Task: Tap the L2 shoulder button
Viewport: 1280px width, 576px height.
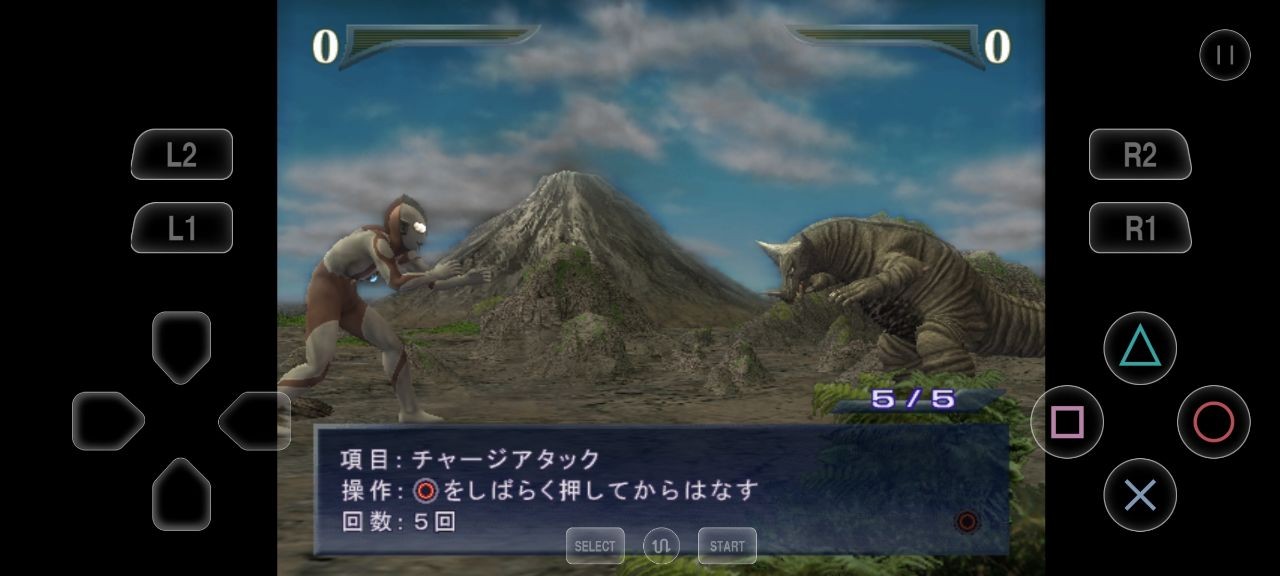Action: coord(181,154)
